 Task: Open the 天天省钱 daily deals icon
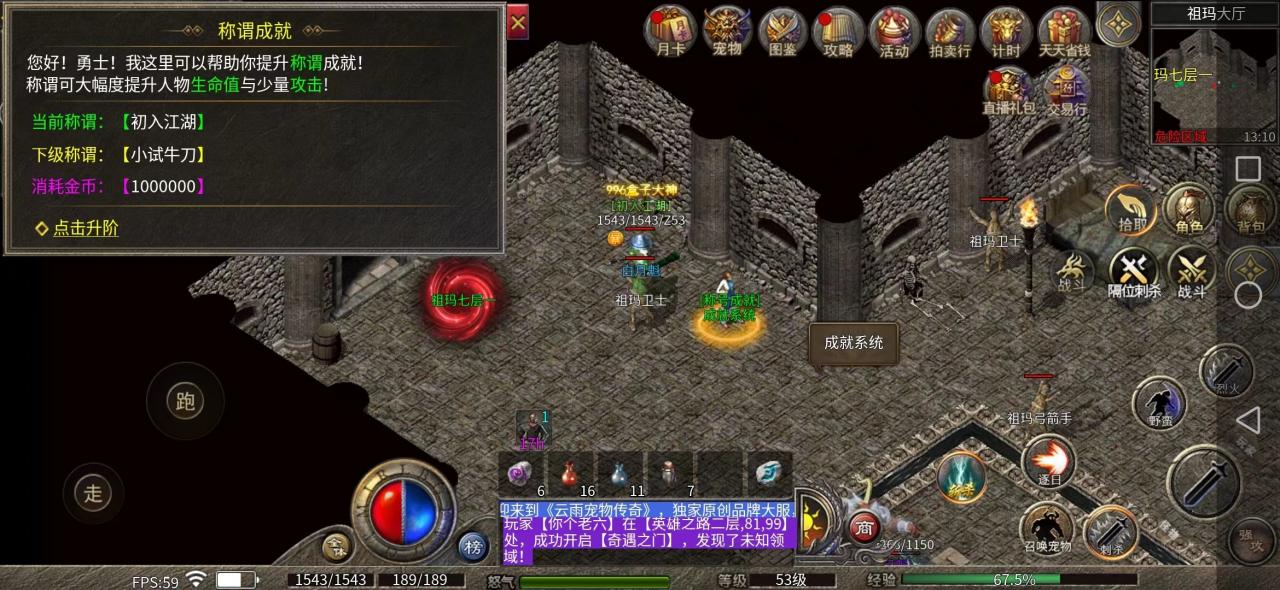click(x=1063, y=32)
